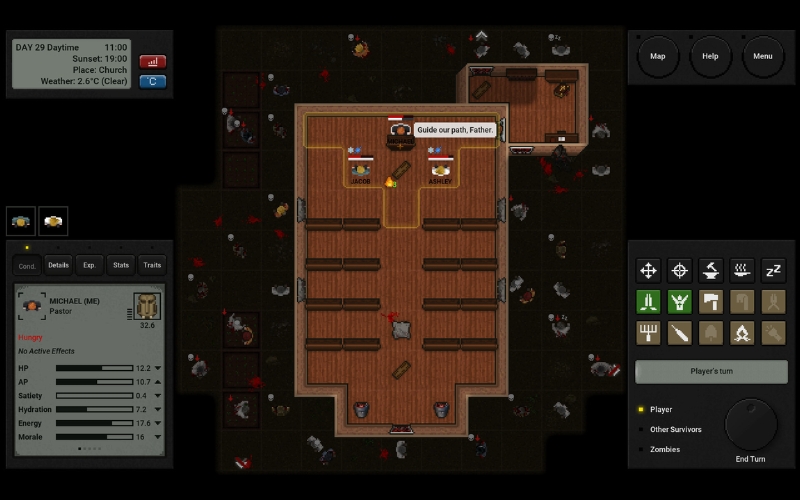Click the anvil and hammer crafting icon

click(711, 270)
